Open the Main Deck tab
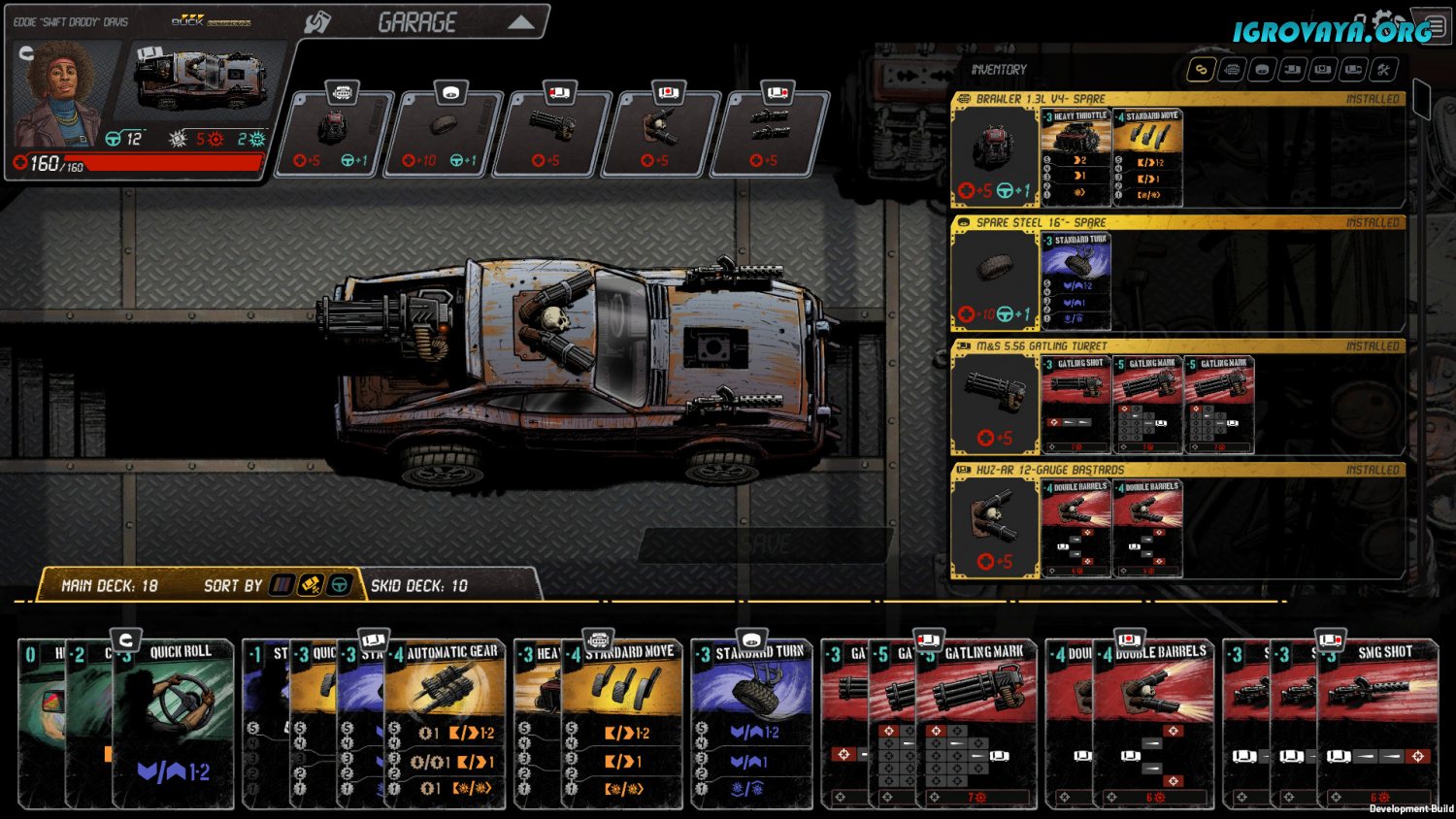Image resolution: width=1456 pixels, height=819 pixels. click(x=109, y=586)
